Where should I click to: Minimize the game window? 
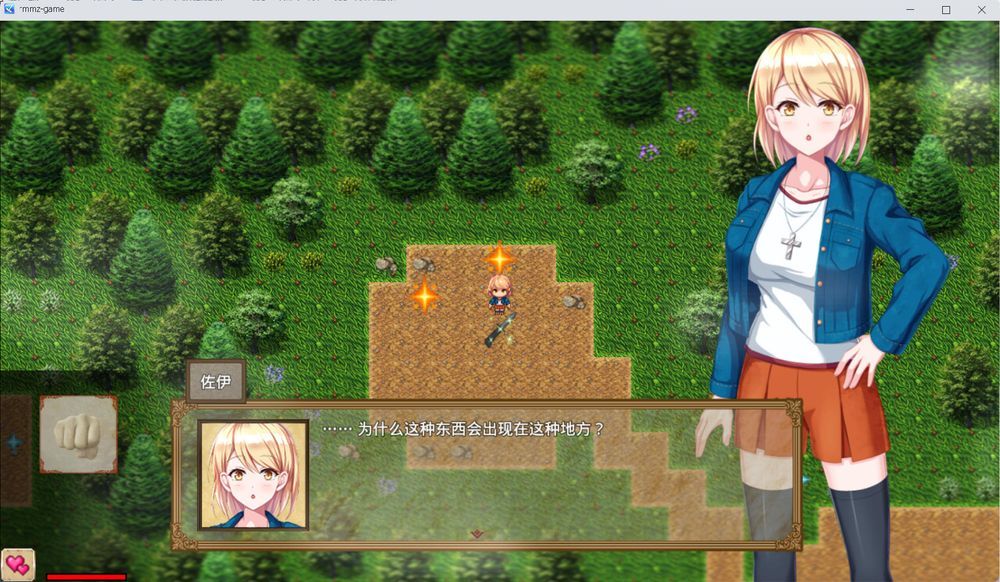(x=911, y=10)
